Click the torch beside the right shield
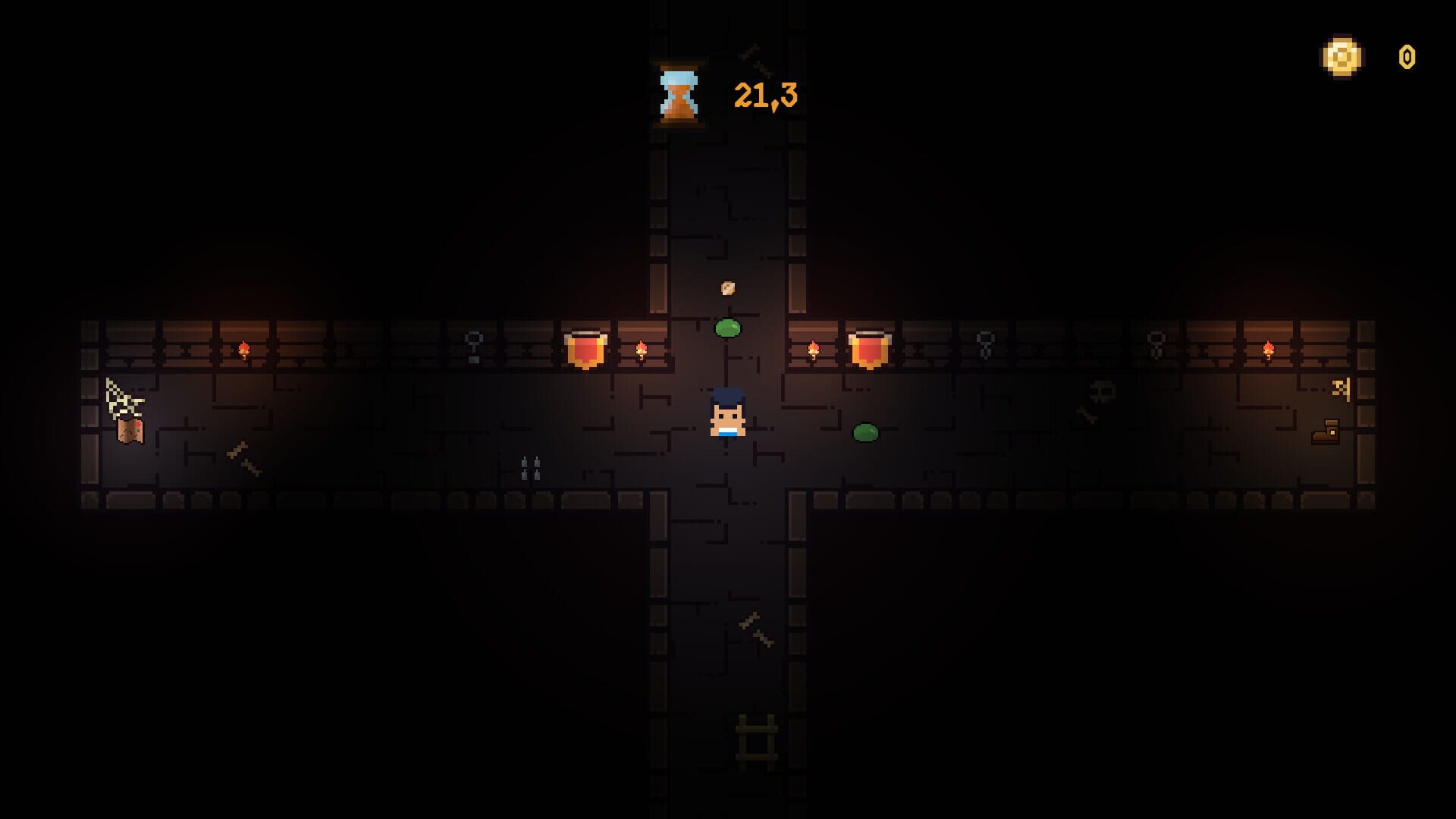 click(x=815, y=349)
